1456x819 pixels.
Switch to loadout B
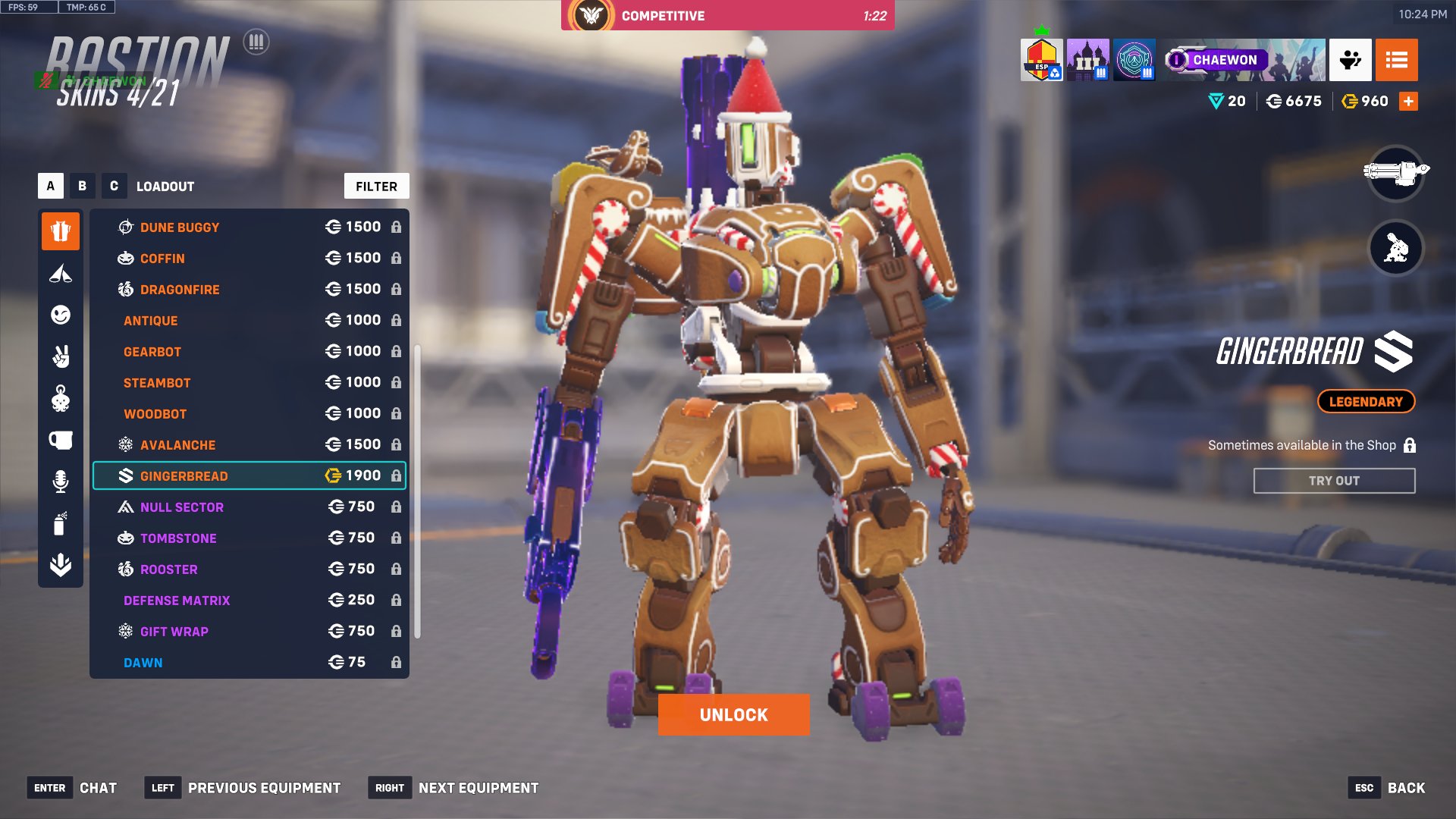(x=82, y=186)
